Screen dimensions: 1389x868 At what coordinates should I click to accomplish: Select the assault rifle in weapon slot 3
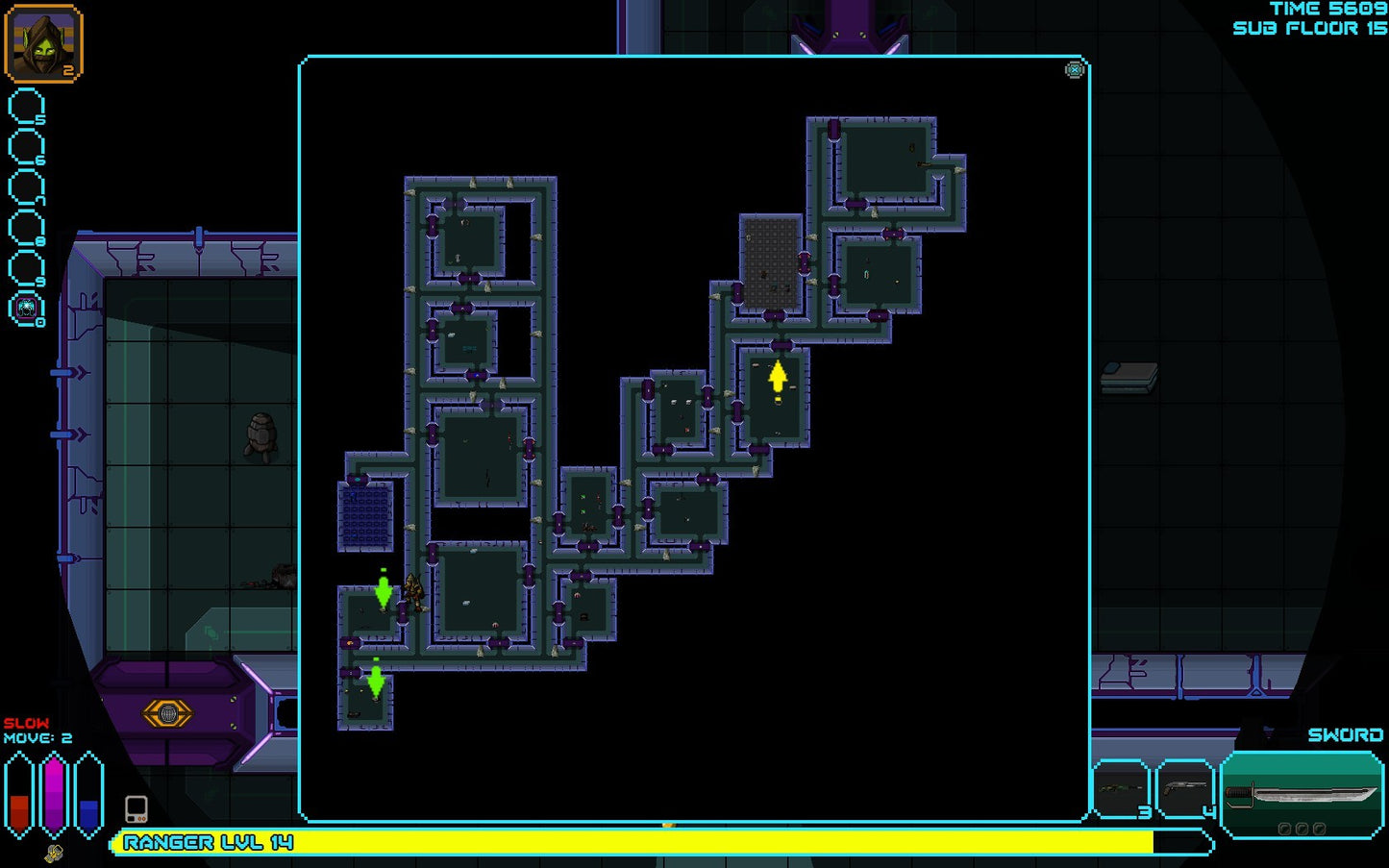tap(1121, 788)
